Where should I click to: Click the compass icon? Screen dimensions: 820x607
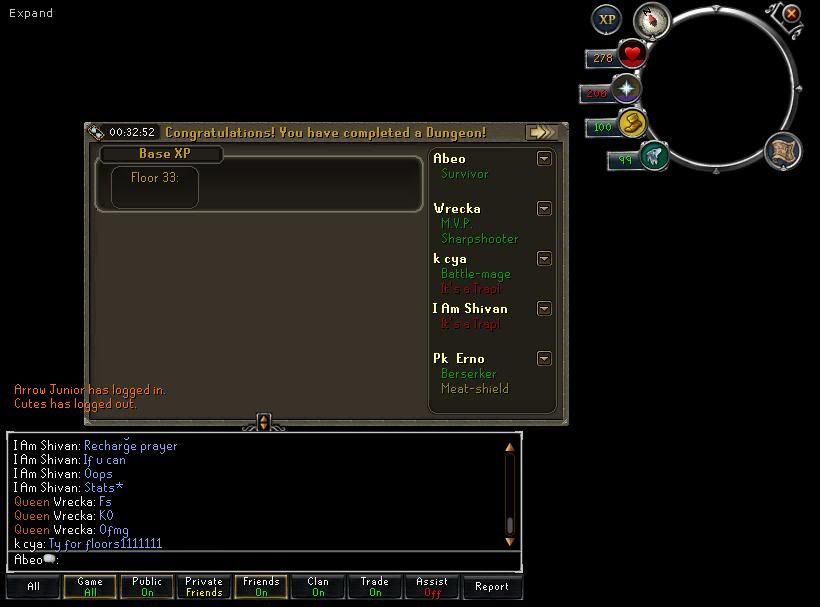click(652, 20)
